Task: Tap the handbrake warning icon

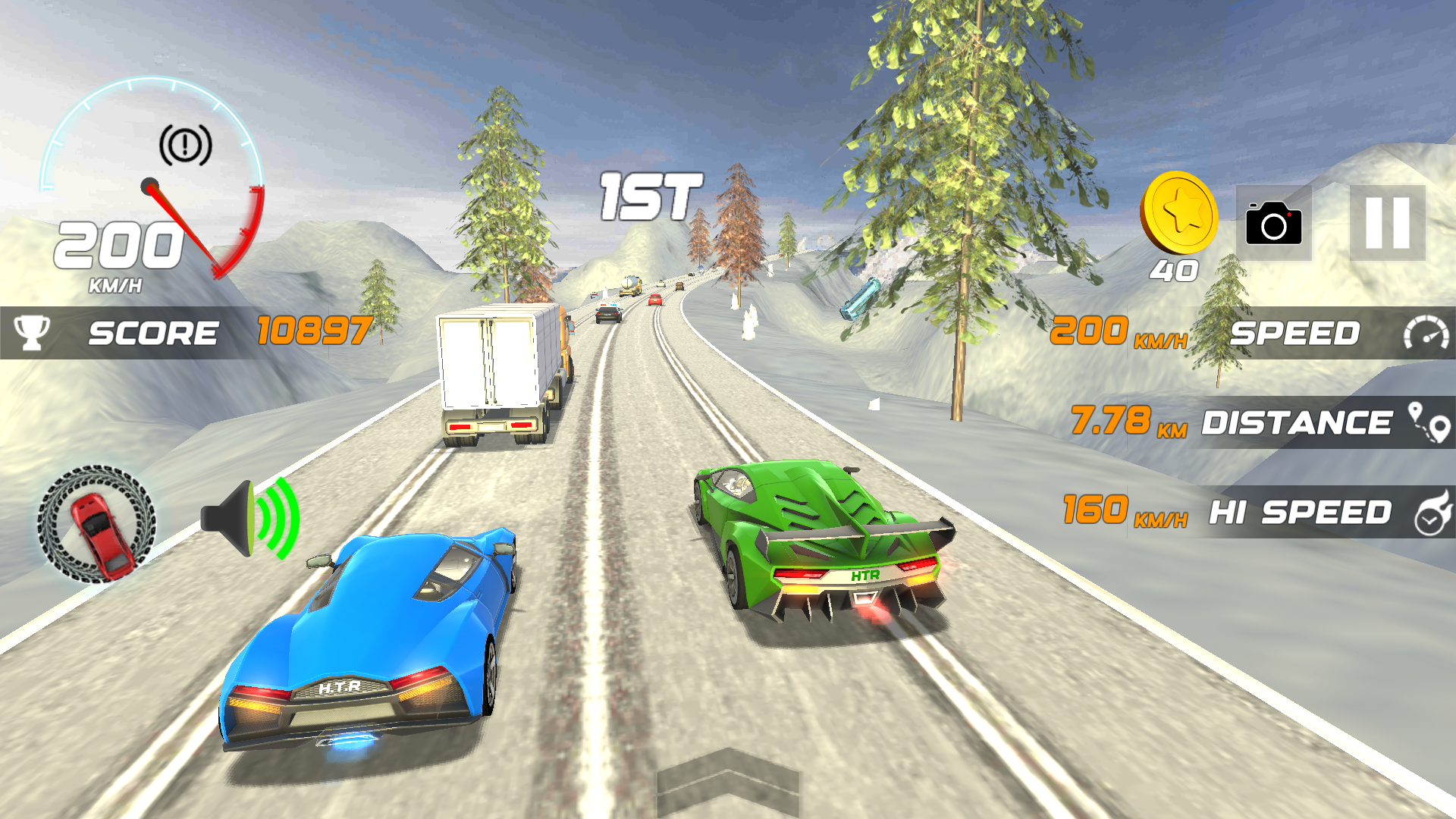Action: (x=185, y=145)
